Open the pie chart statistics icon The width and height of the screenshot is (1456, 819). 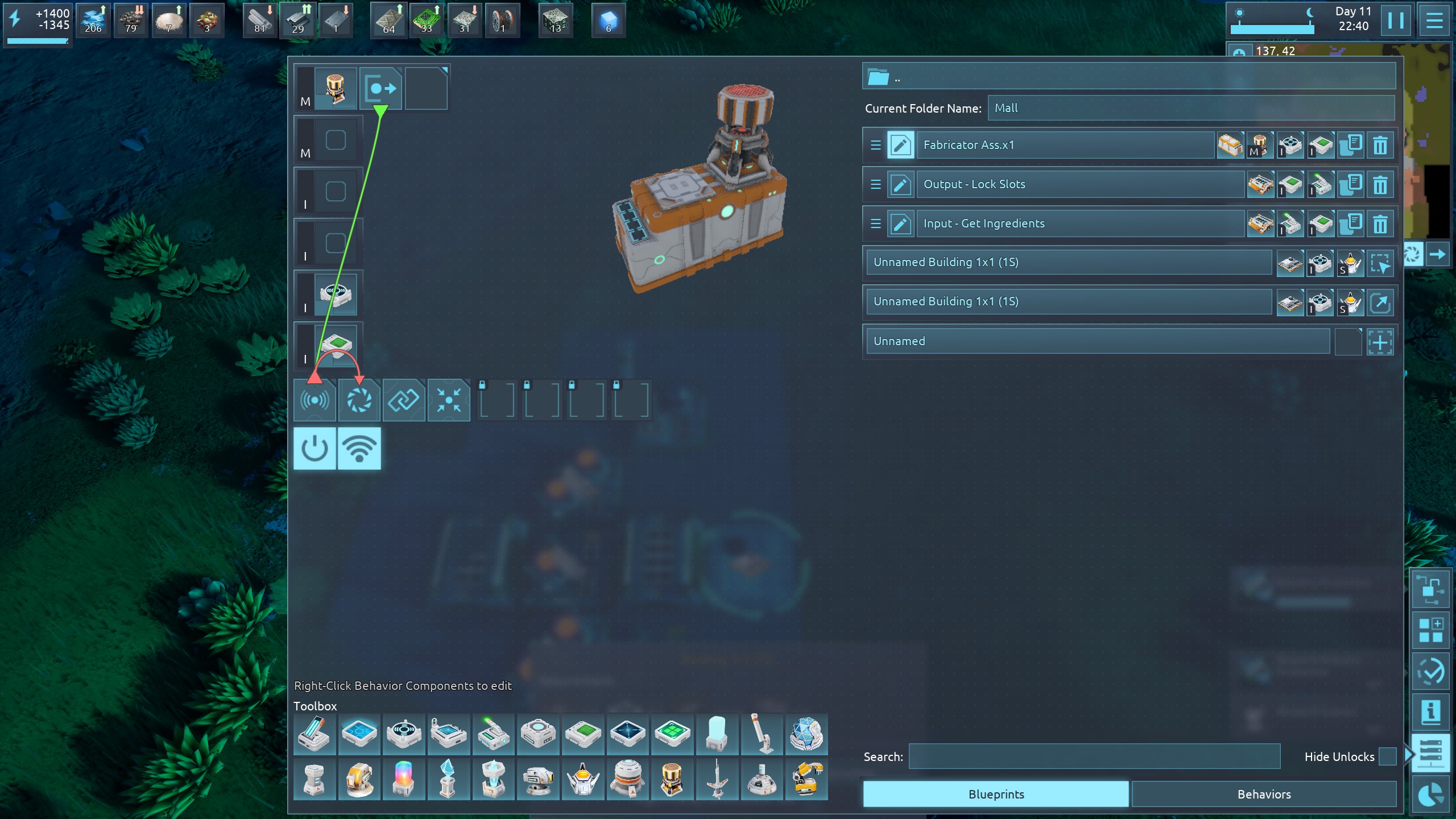click(x=1431, y=795)
